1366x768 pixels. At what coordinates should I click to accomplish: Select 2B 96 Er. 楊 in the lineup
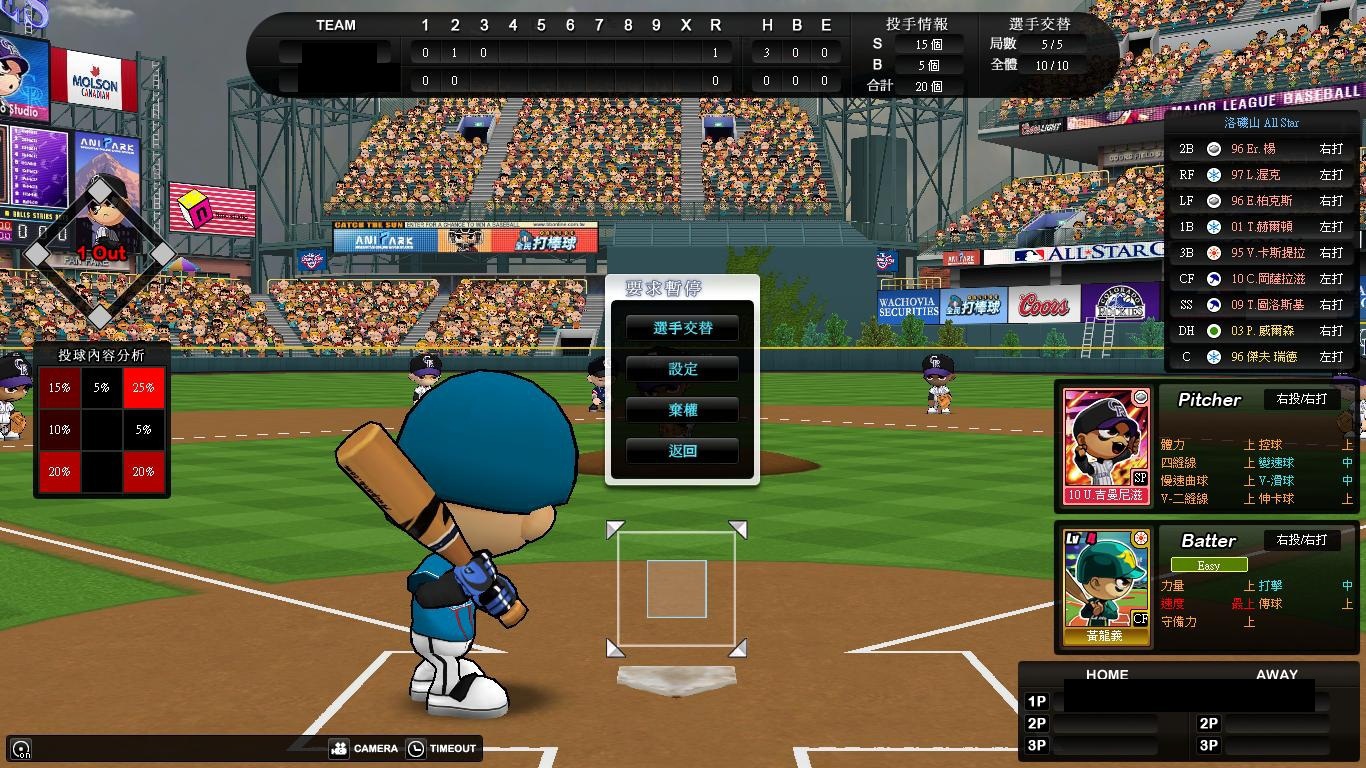(1260, 149)
